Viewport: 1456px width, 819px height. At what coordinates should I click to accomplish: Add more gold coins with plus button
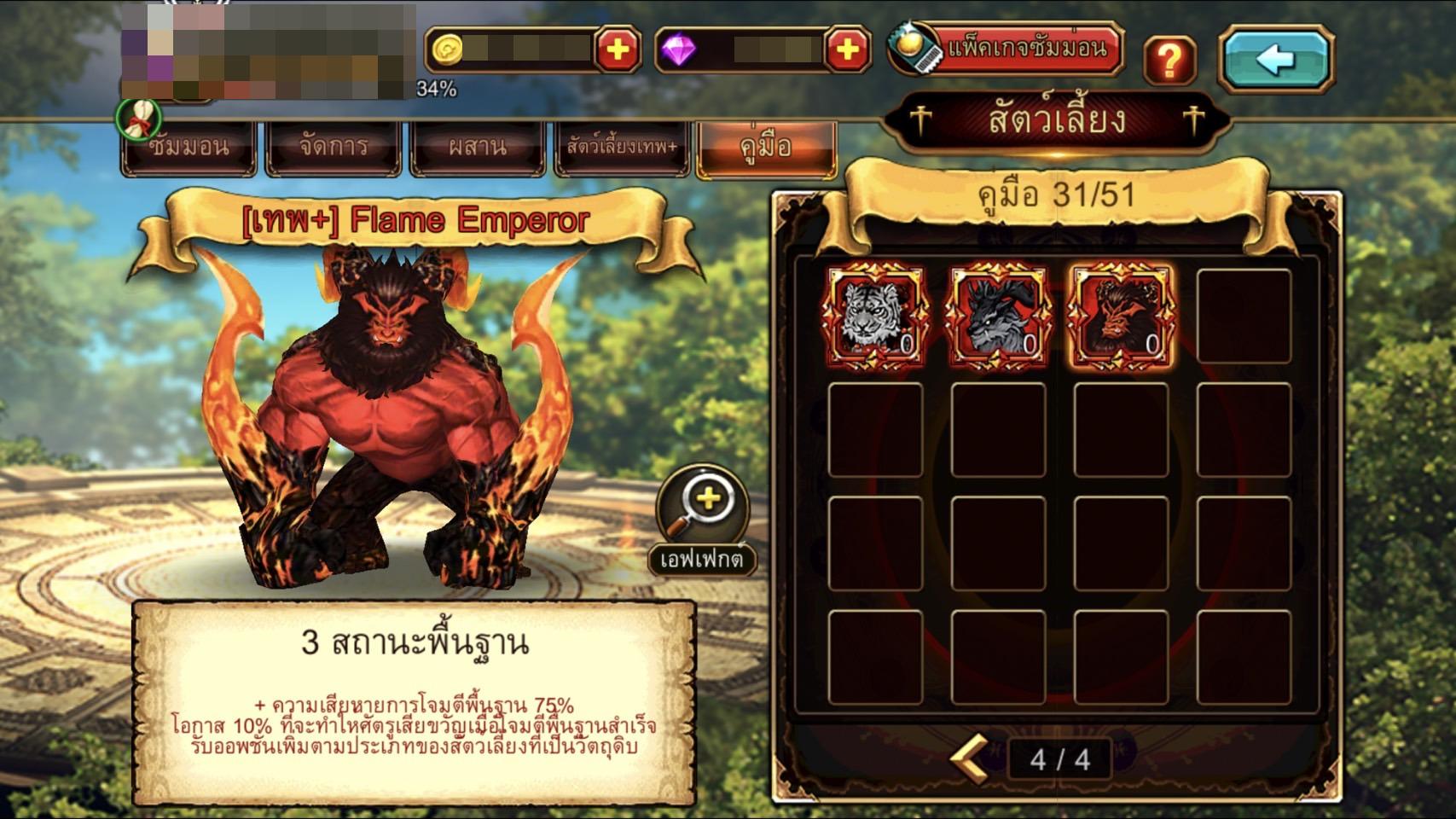(617, 50)
